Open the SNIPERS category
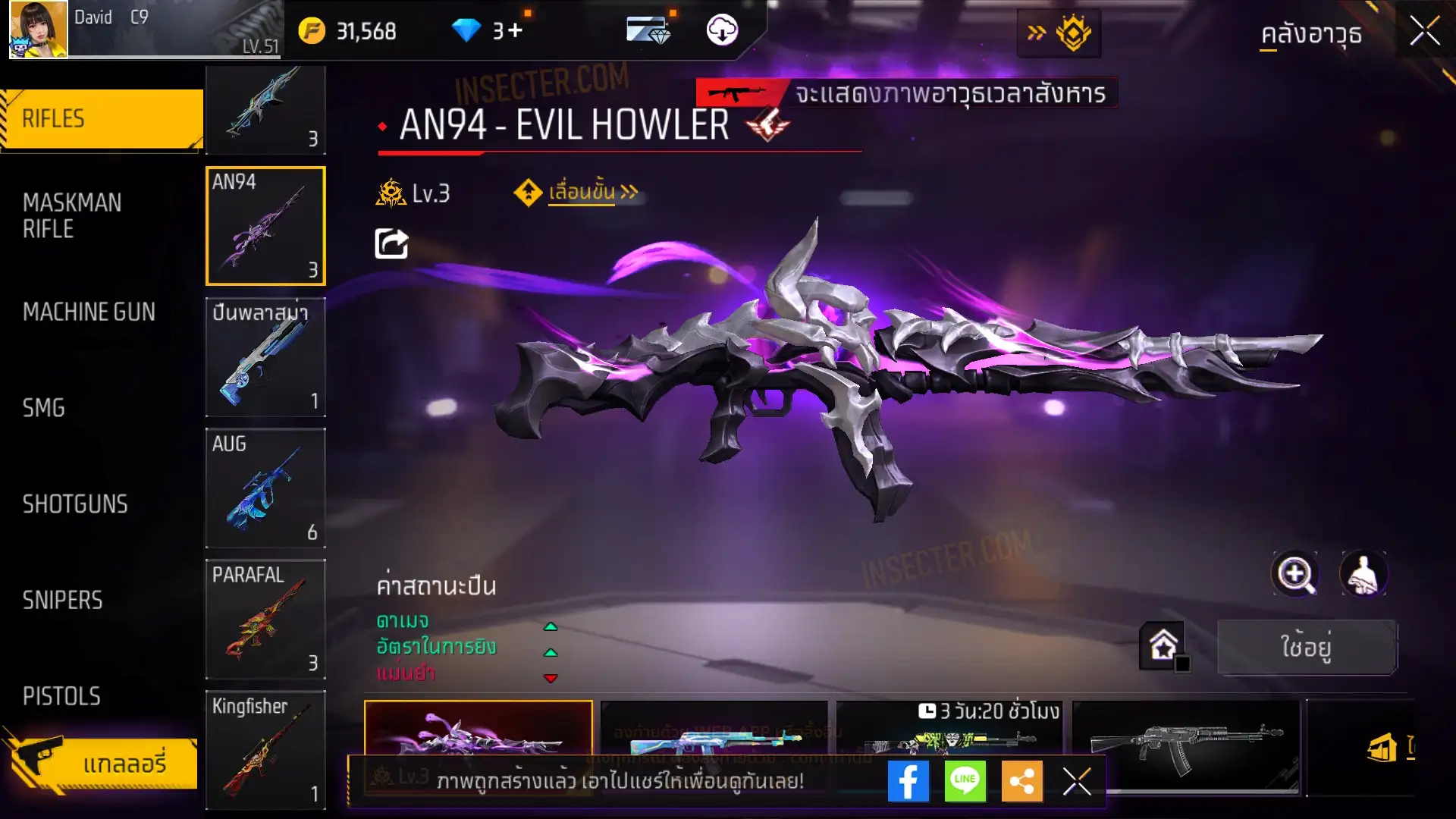Viewport: 1456px width, 819px height. pyautogui.click(x=62, y=601)
